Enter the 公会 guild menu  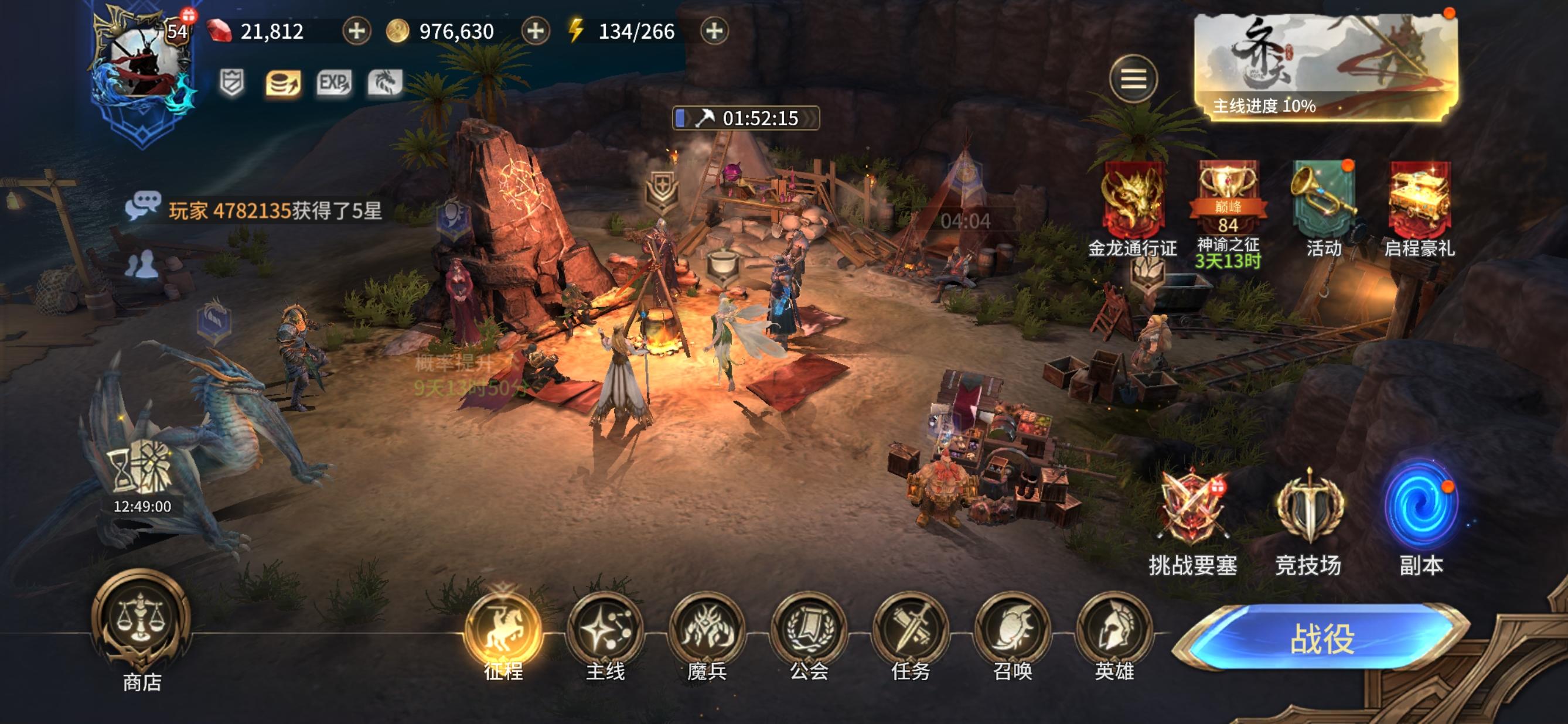[x=809, y=630]
